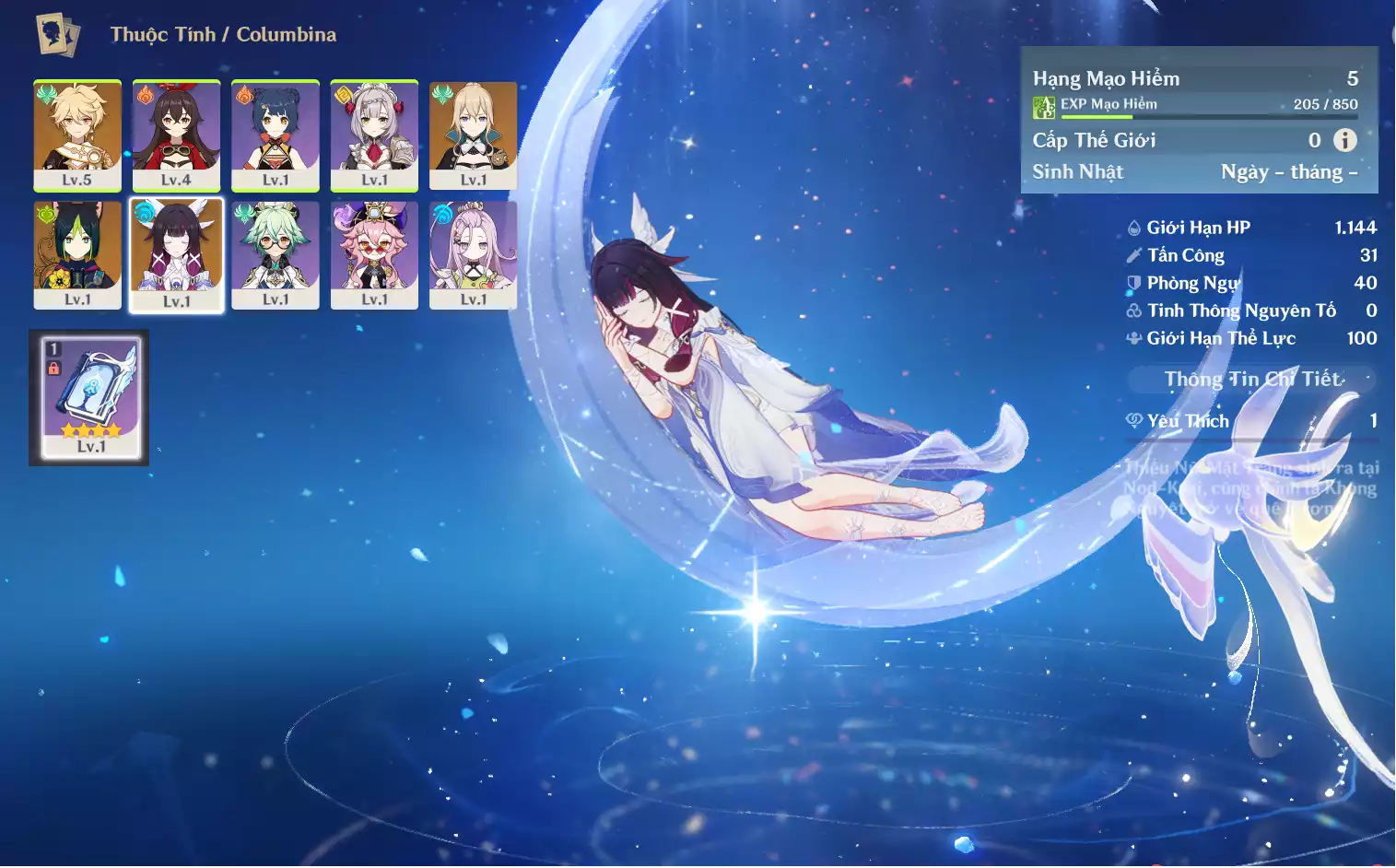The width and height of the screenshot is (1396, 868).
Task: Select the Jean character portrait
Action: click(x=473, y=135)
